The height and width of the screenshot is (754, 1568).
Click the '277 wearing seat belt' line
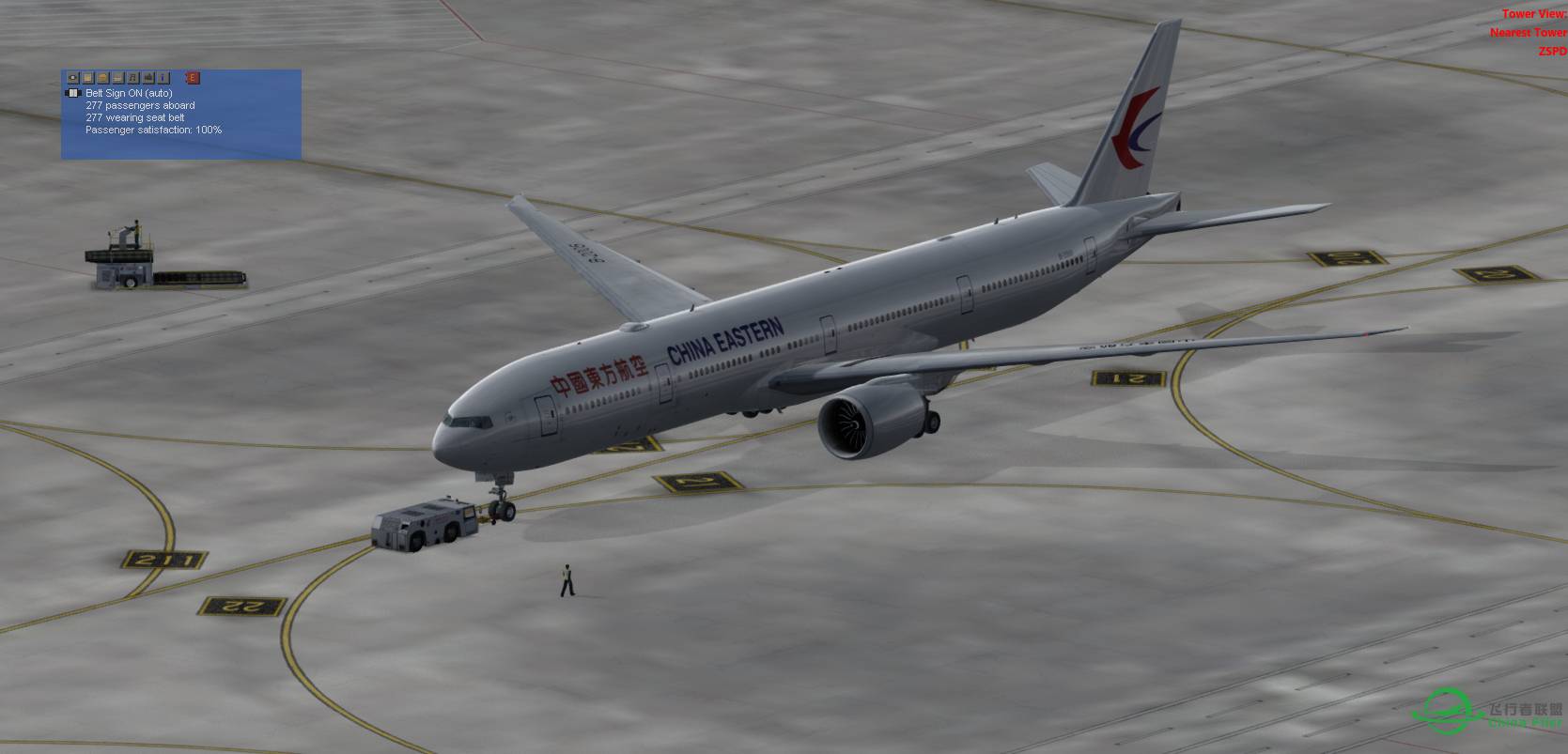click(x=135, y=117)
